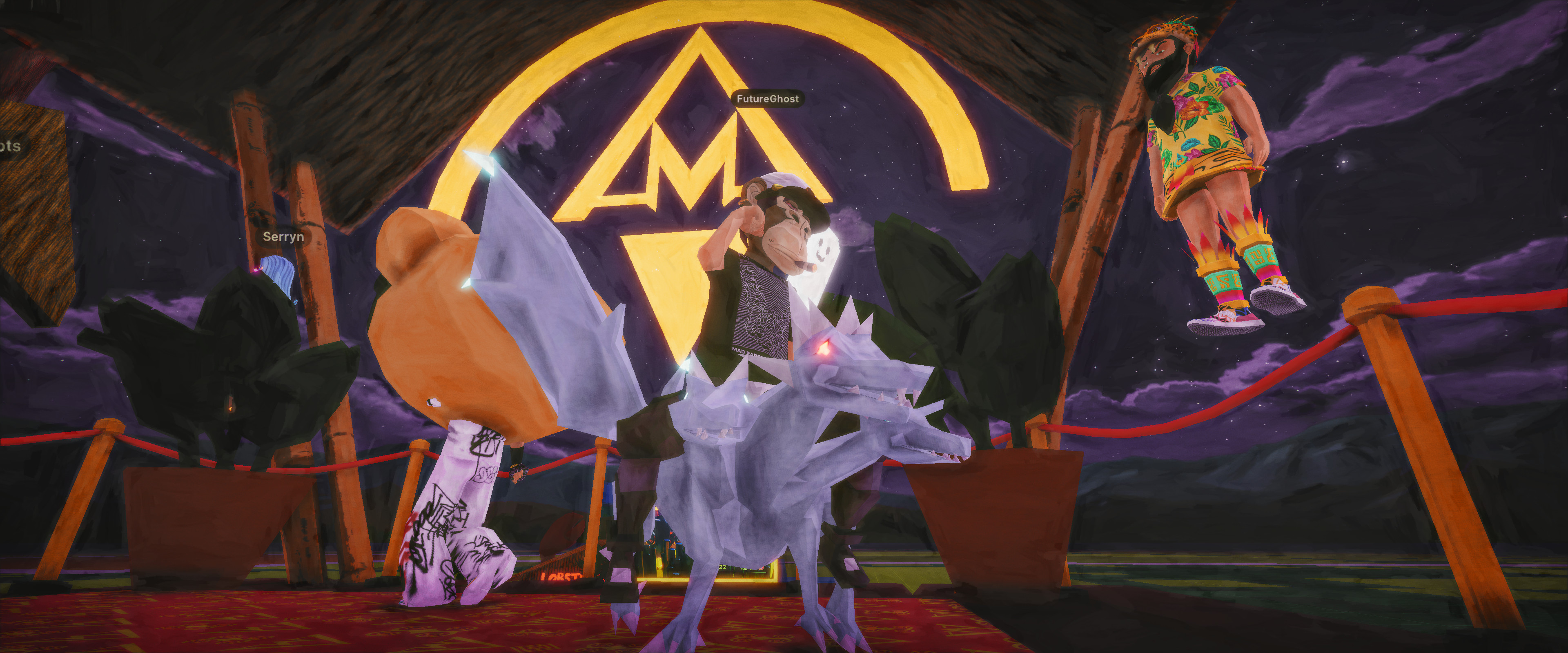Click the Serryn player name tag

pyautogui.click(x=283, y=237)
